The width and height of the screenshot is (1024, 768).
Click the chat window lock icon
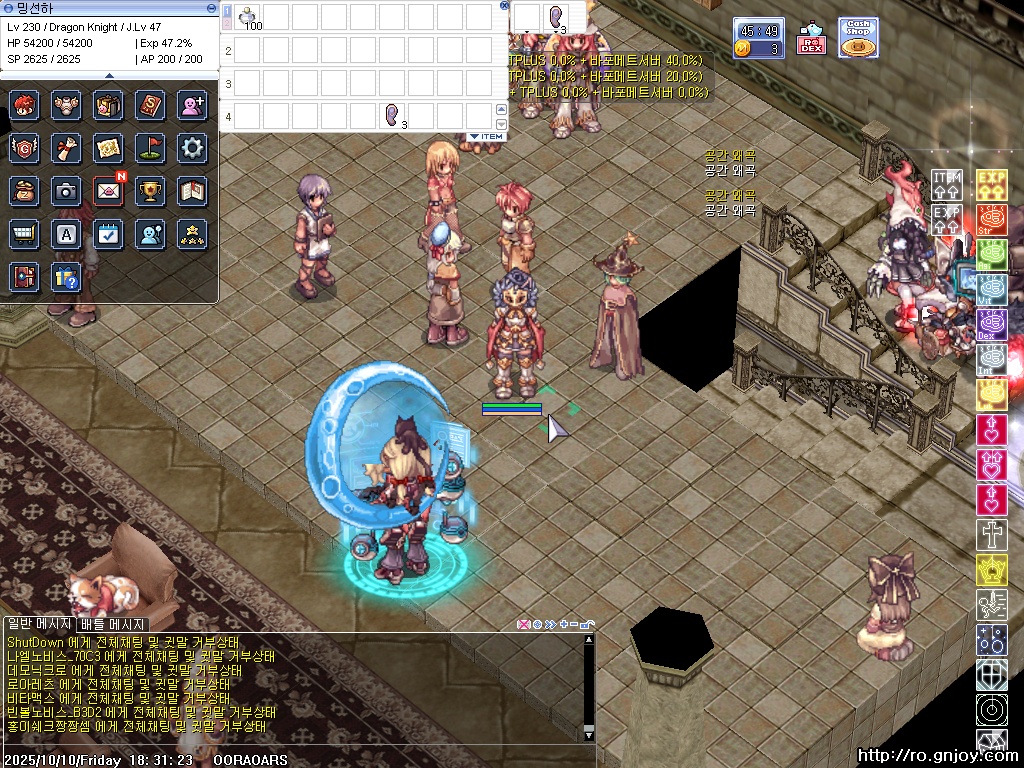coord(587,625)
